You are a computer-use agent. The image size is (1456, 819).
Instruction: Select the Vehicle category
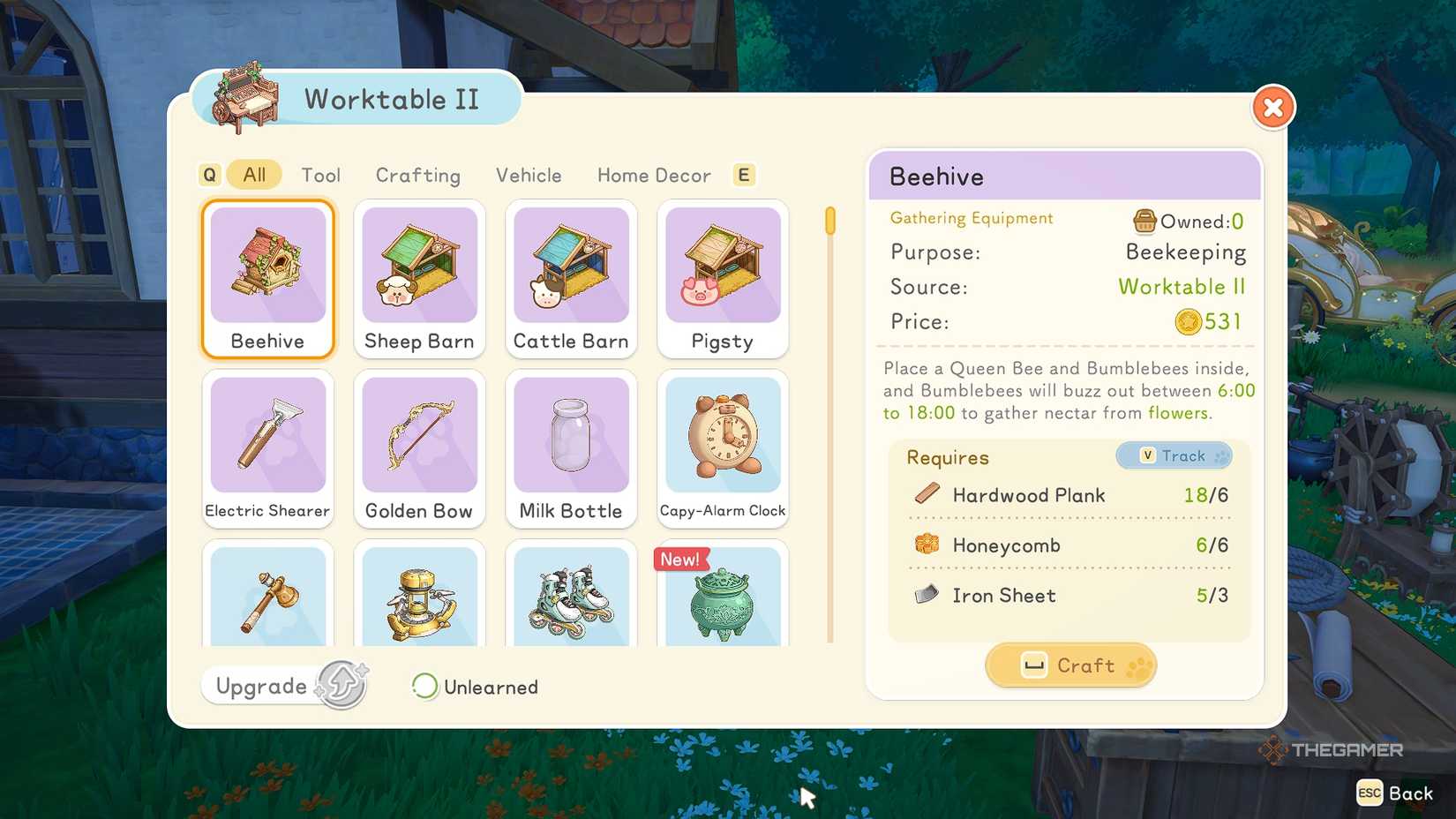point(529,175)
